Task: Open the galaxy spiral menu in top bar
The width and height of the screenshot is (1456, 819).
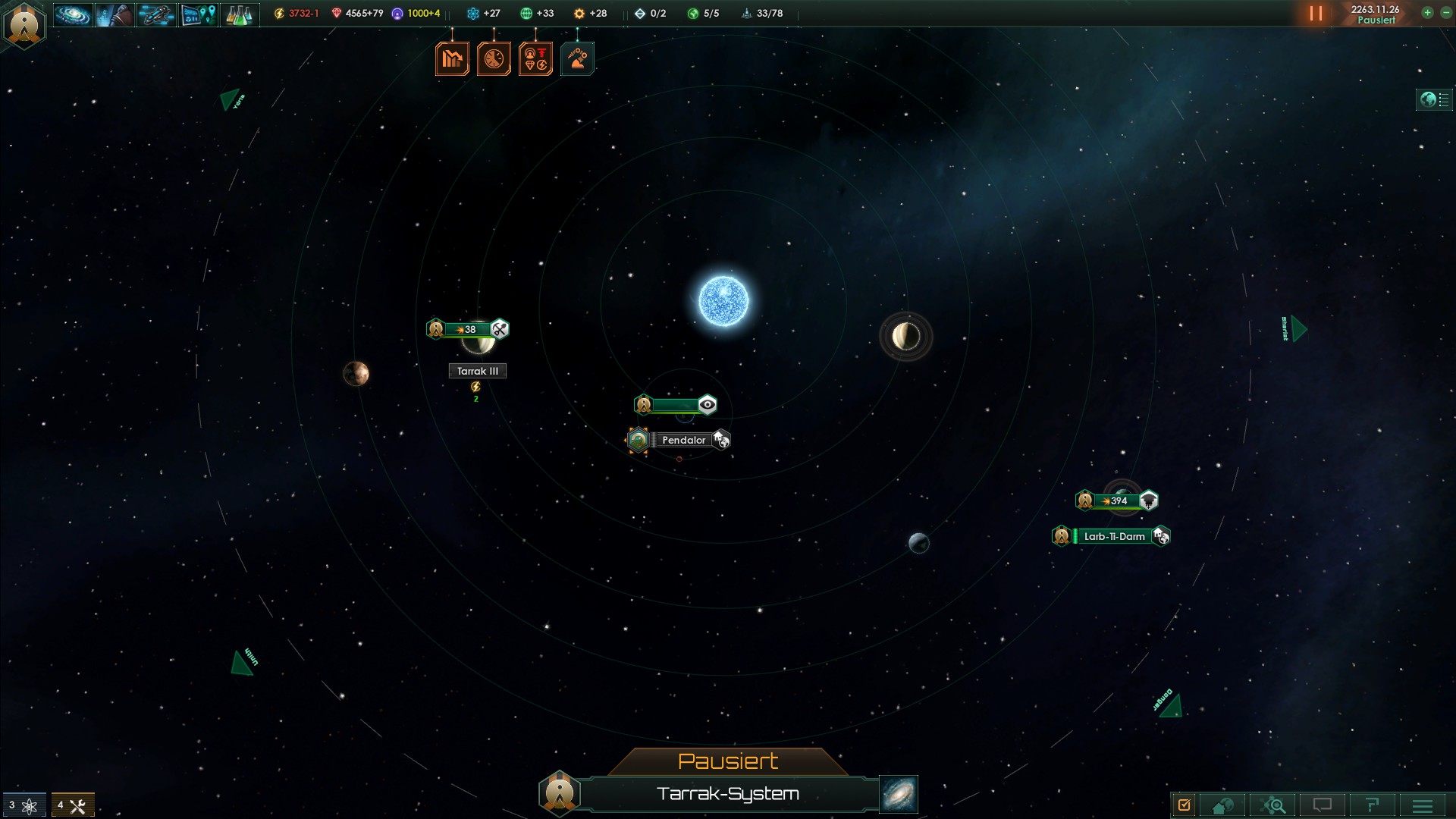Action: click(73, 14)
